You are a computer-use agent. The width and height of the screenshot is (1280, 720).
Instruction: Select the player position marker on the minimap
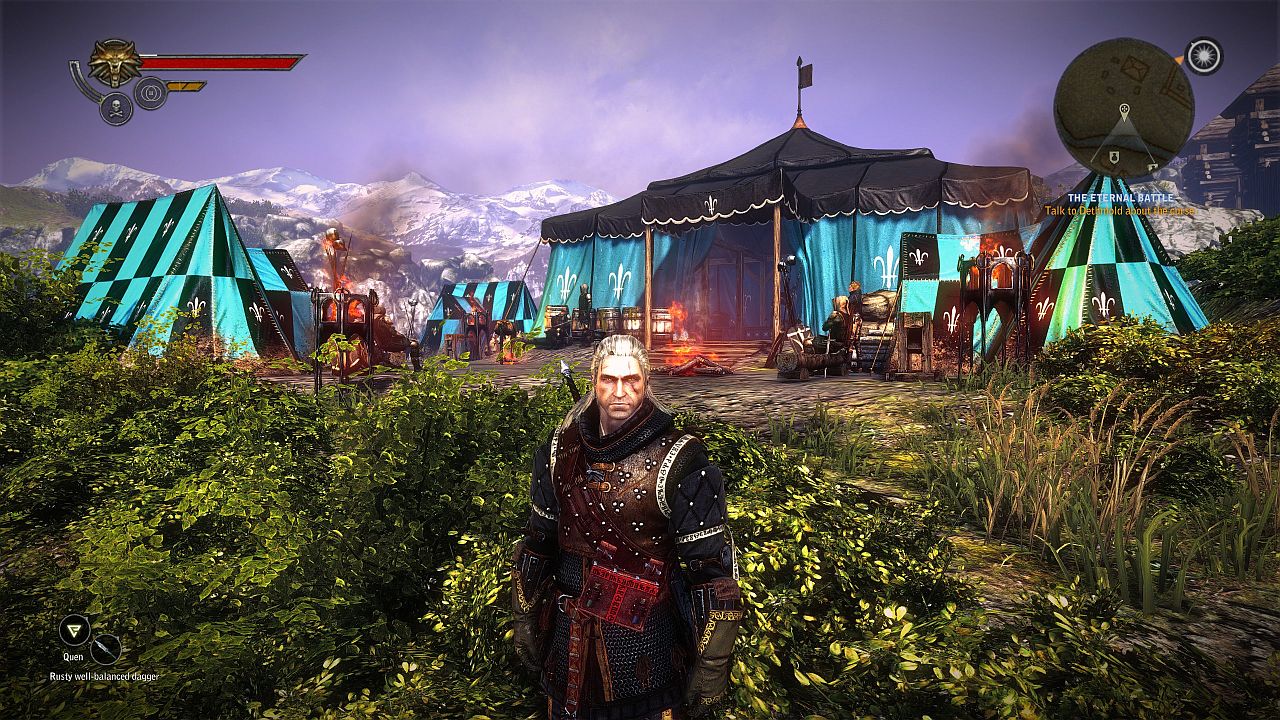pyautogui.click(x=1124, y=109)
